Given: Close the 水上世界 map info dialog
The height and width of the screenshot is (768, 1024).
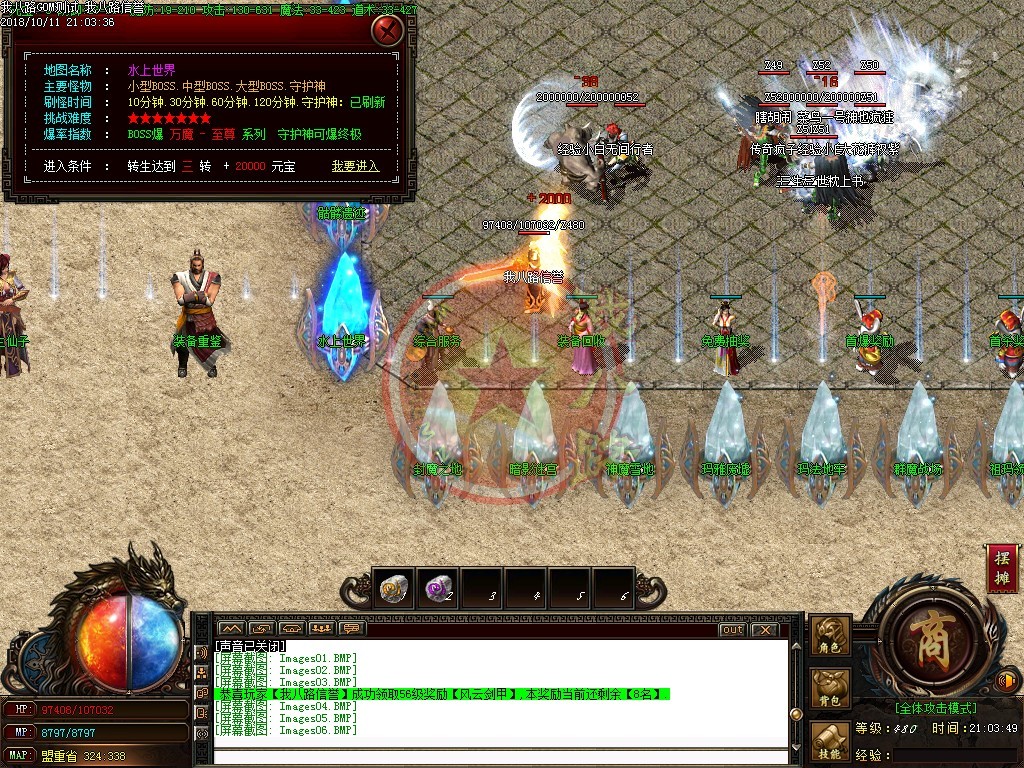Looking at the screenshot, I should click(x=387, y=31).
